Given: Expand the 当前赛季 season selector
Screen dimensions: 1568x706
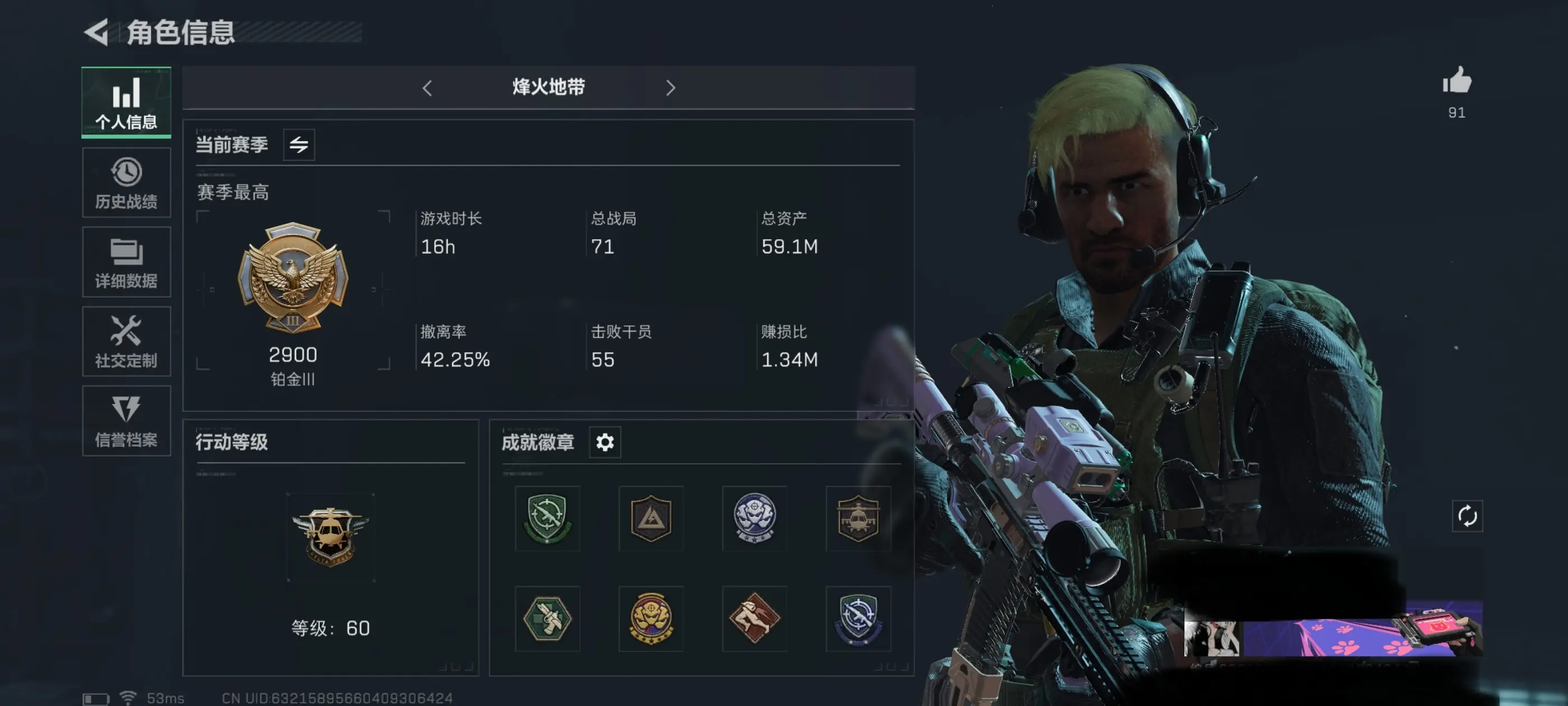Looking at the screenshot, I should tap(233, 145).
